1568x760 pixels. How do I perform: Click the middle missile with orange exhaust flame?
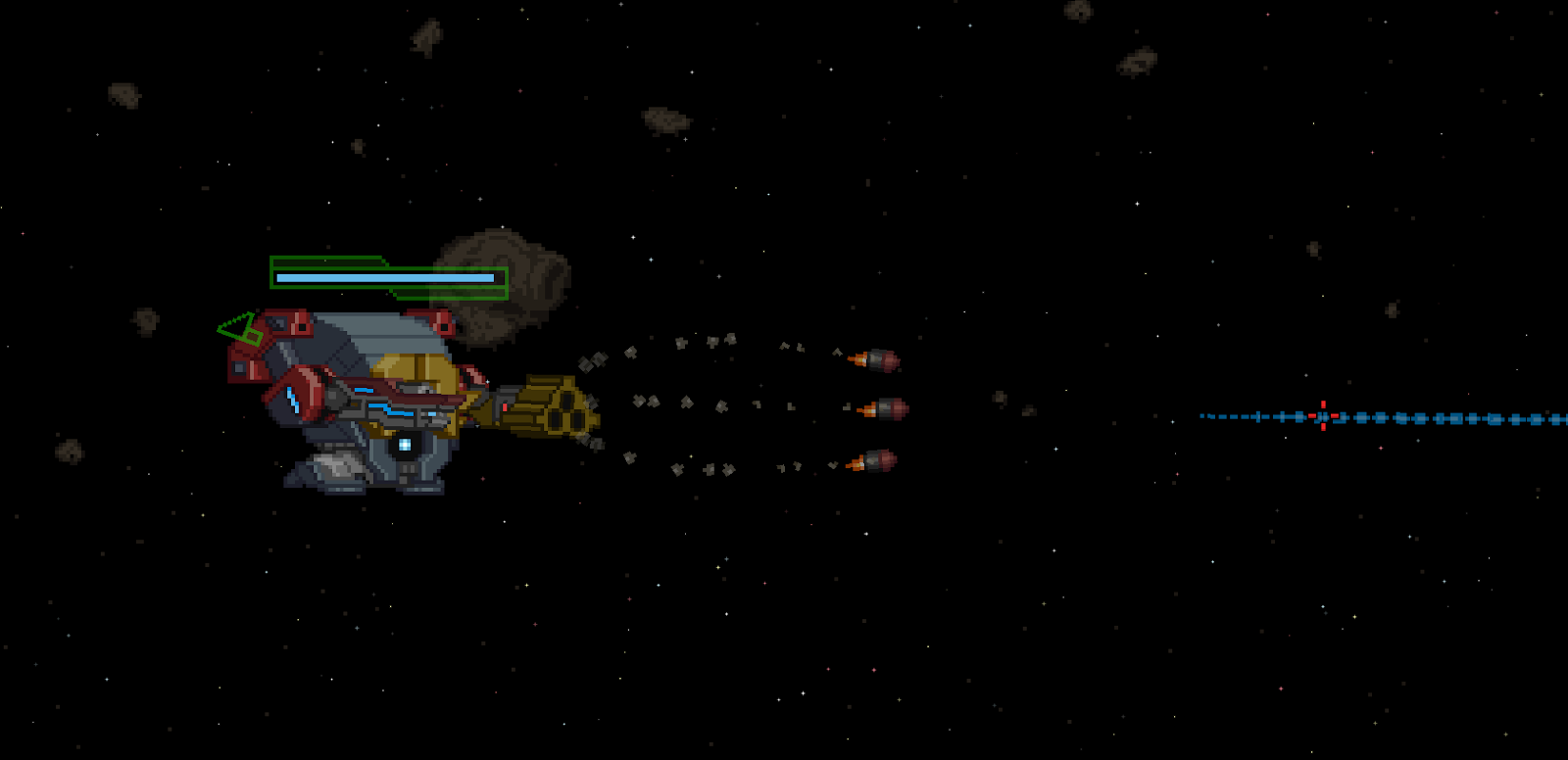coord(880,411)
